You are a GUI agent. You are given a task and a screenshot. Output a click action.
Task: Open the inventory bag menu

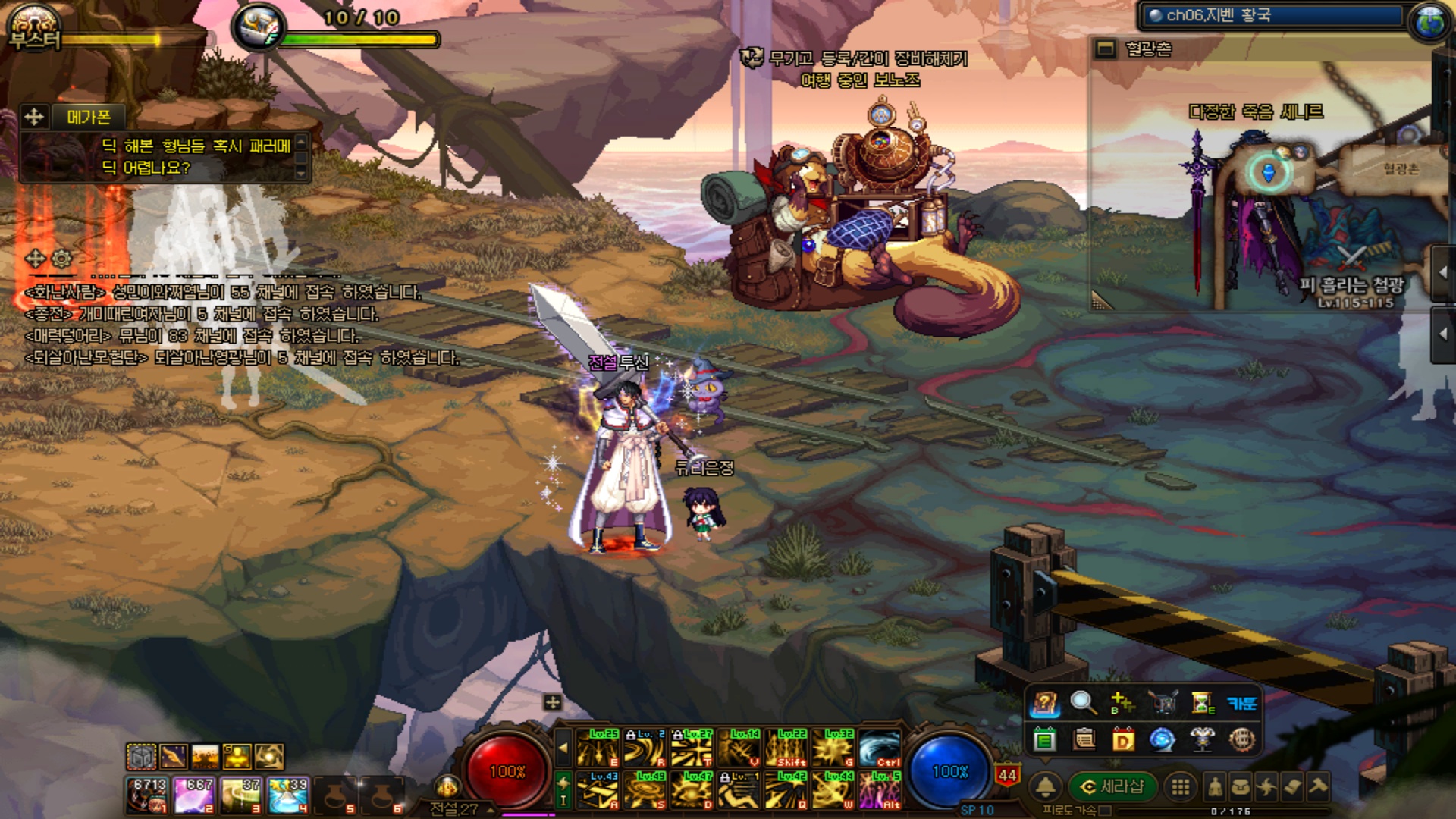click(x=1241, y=787)
